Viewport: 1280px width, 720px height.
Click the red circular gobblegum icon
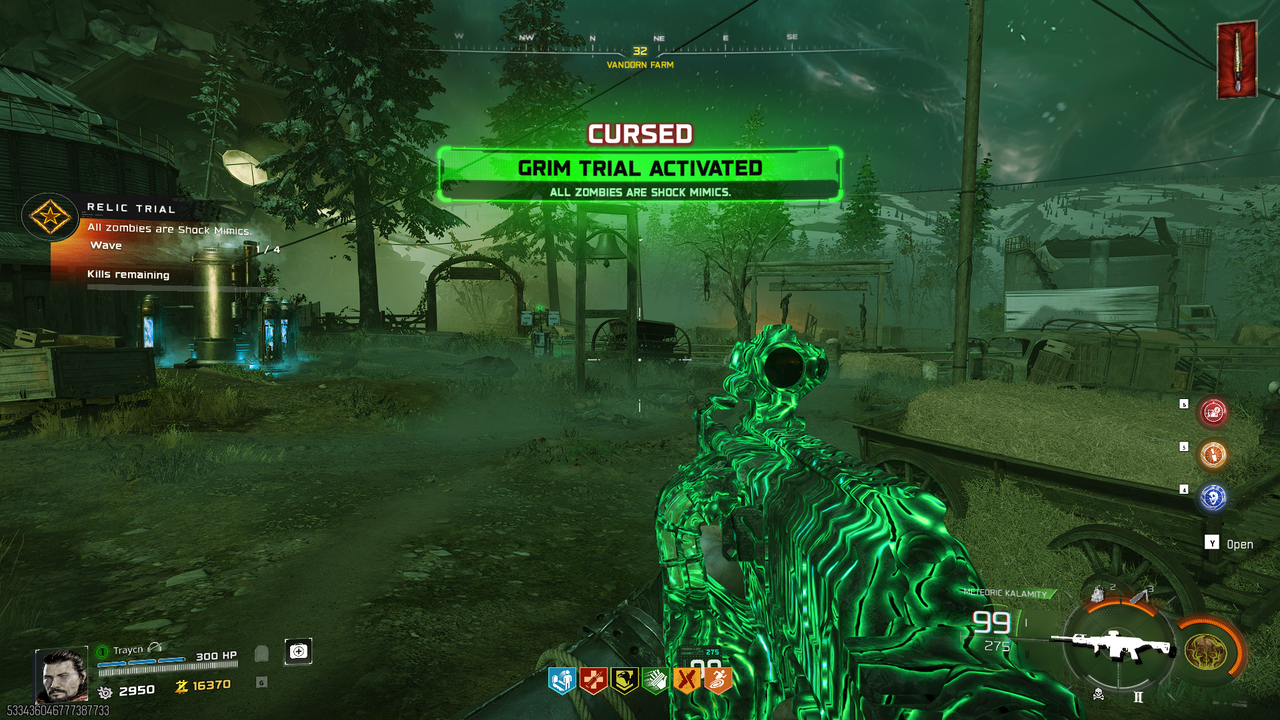1213,411
